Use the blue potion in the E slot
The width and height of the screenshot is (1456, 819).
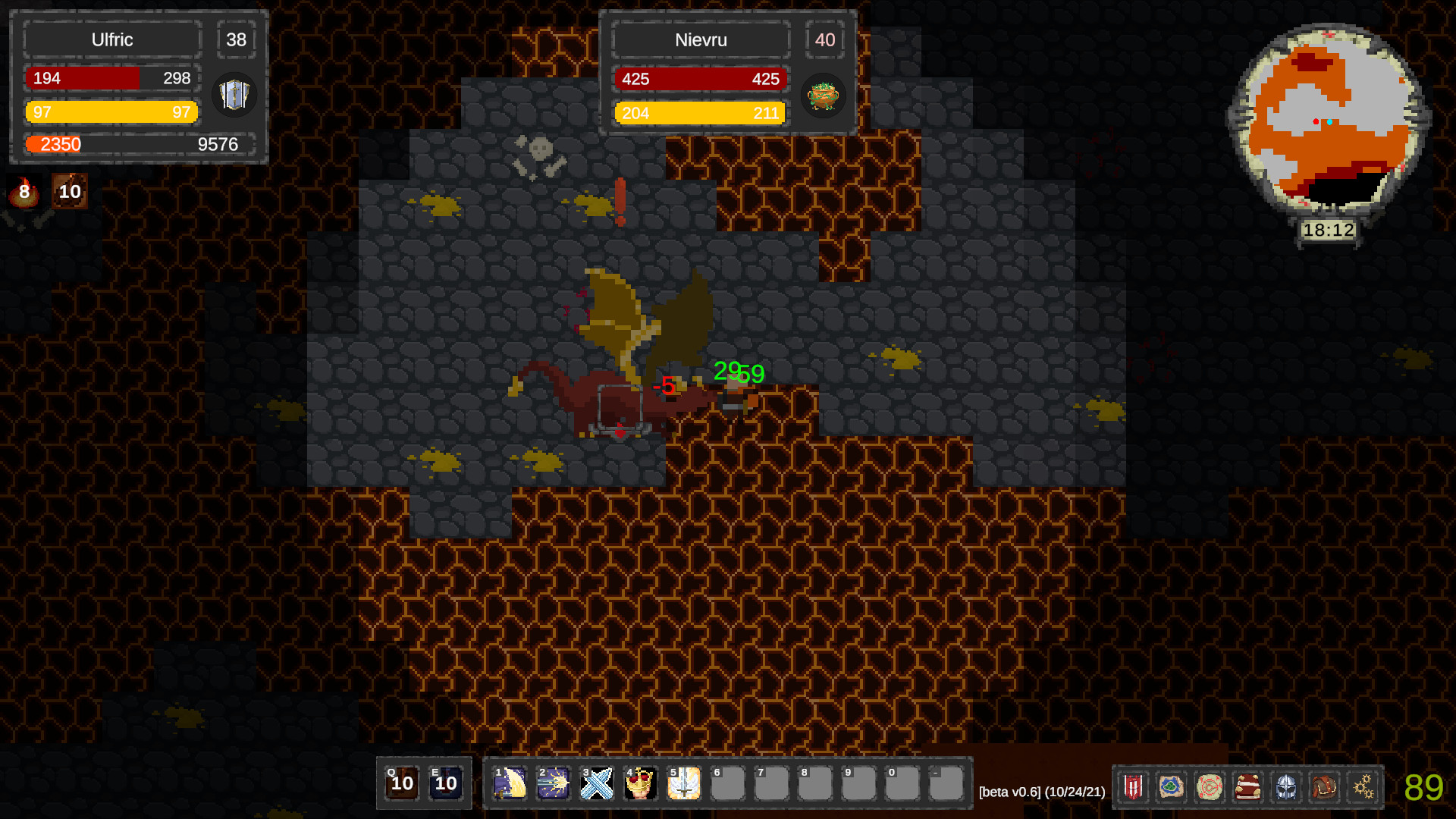click(446, 783)
